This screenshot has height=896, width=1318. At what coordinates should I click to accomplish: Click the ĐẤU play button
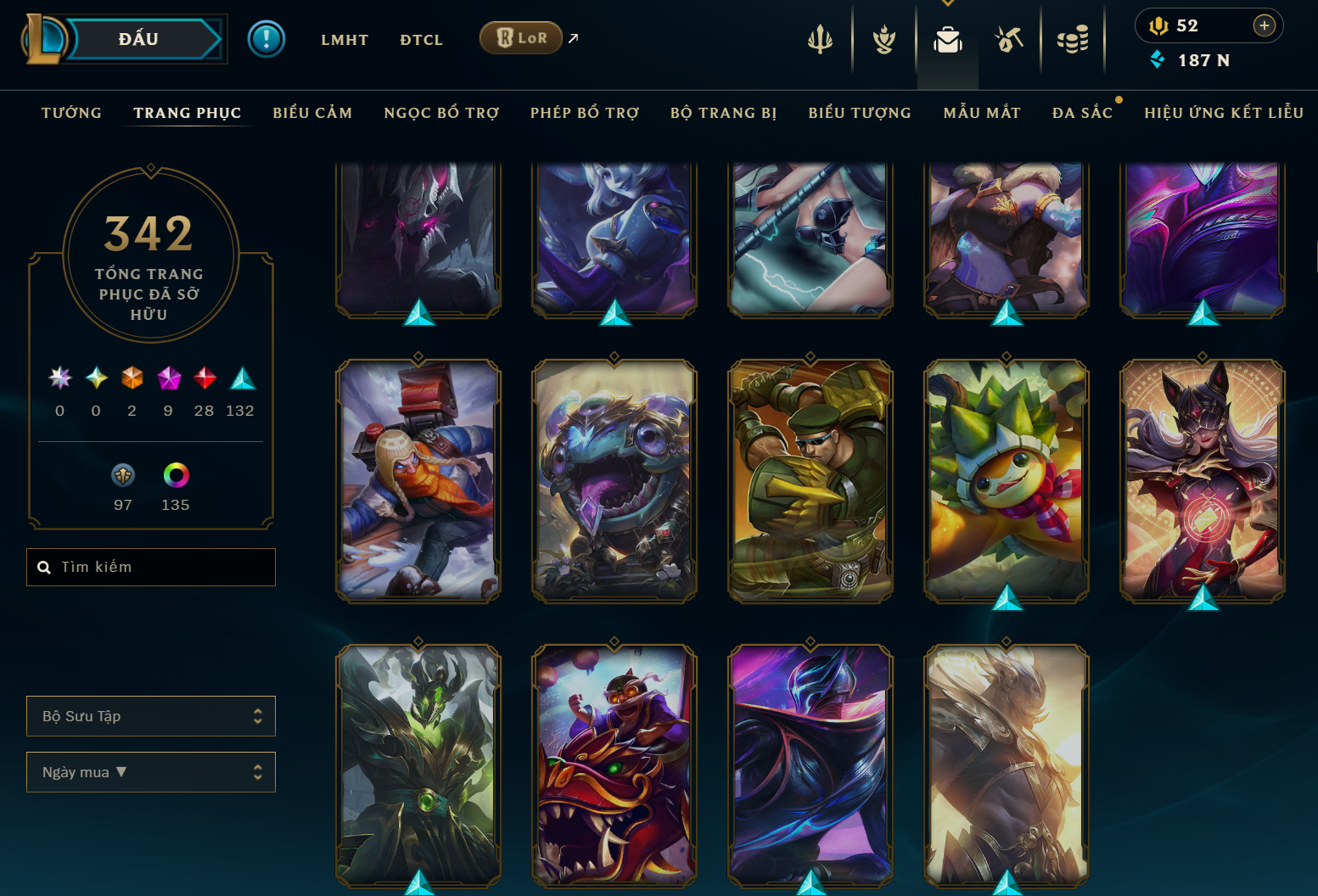point(140,39)
